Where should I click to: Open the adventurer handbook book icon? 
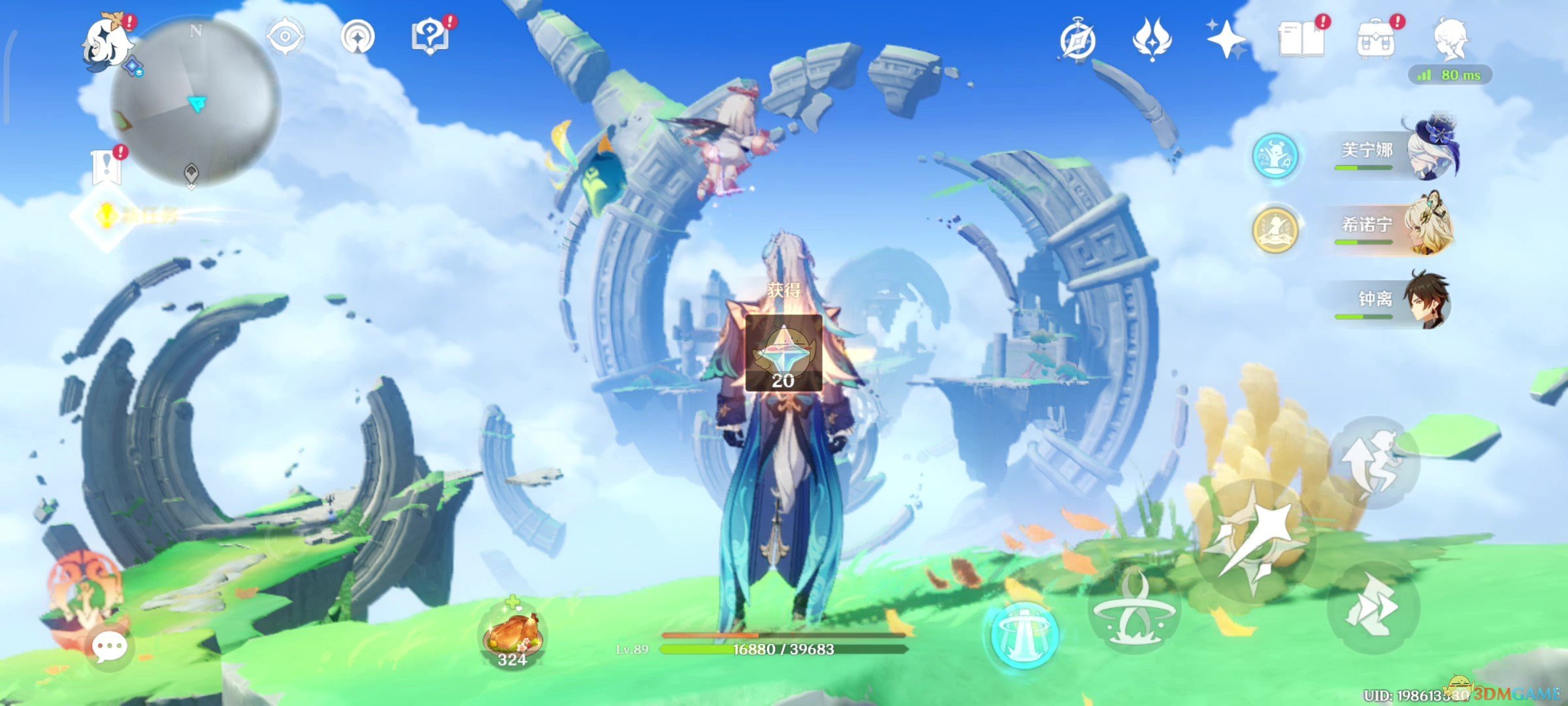coord(1301,39)
